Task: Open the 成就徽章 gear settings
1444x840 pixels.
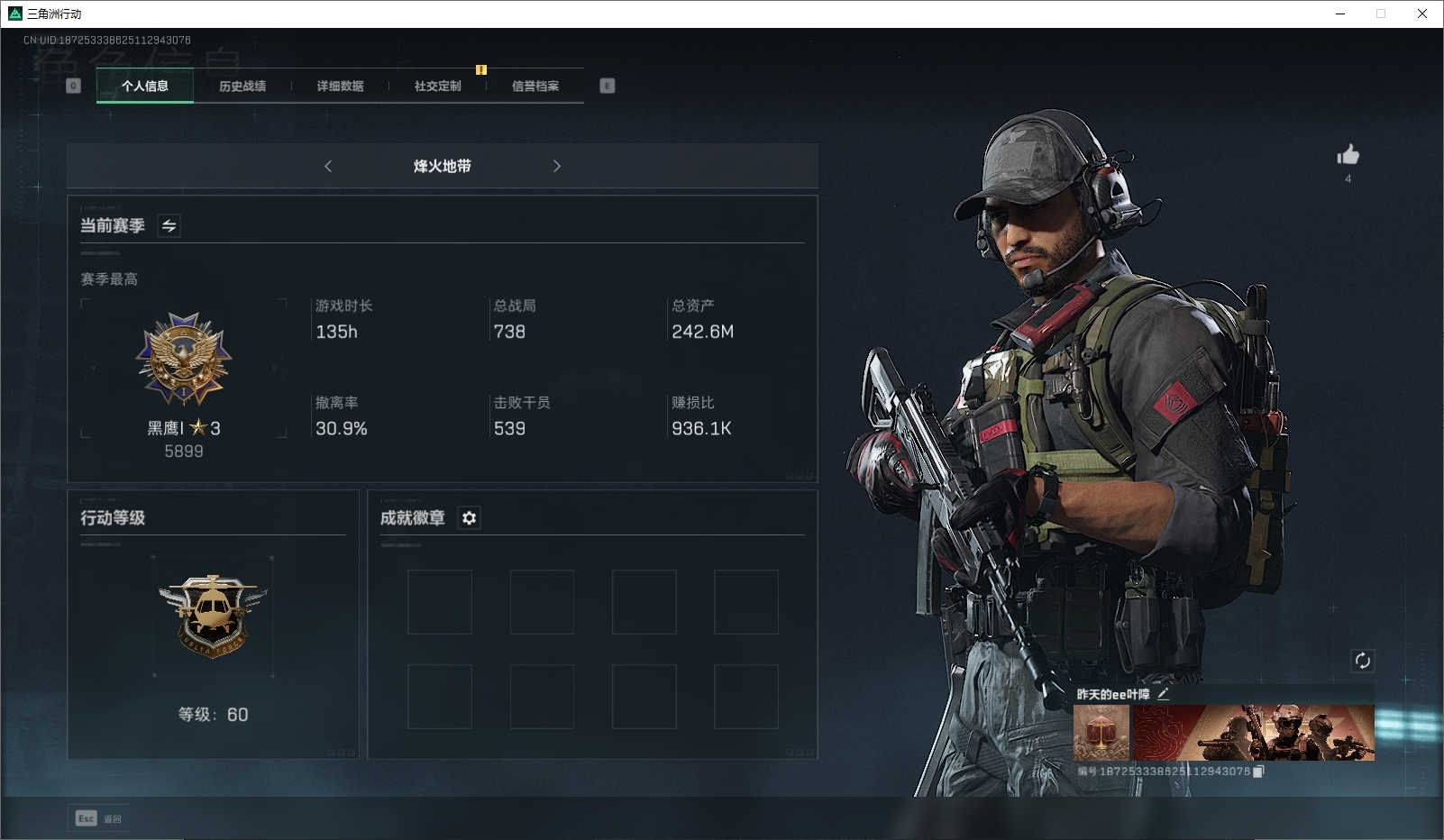Action: click(x=469, y=518)
